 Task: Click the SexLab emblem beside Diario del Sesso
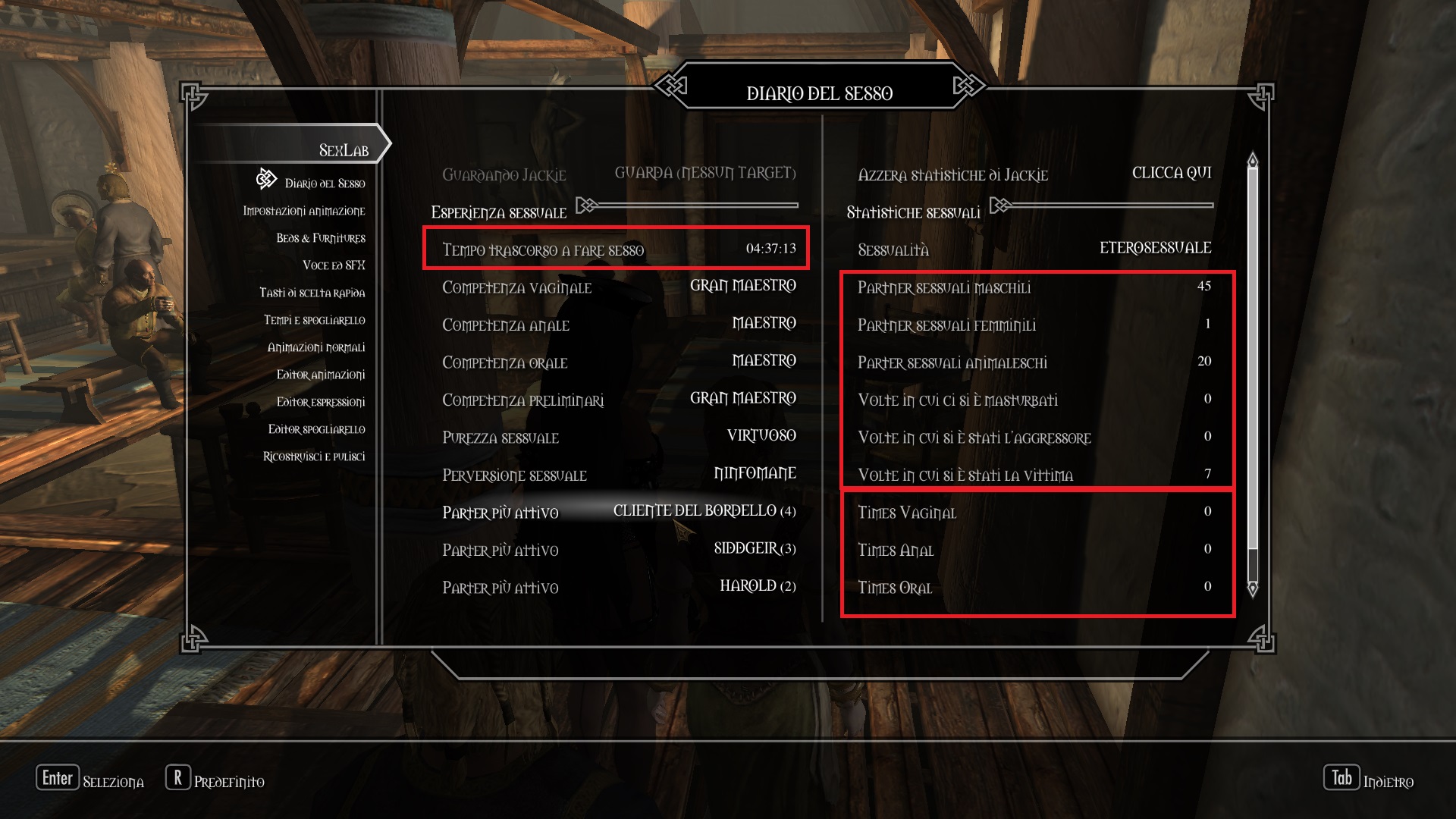265,180
